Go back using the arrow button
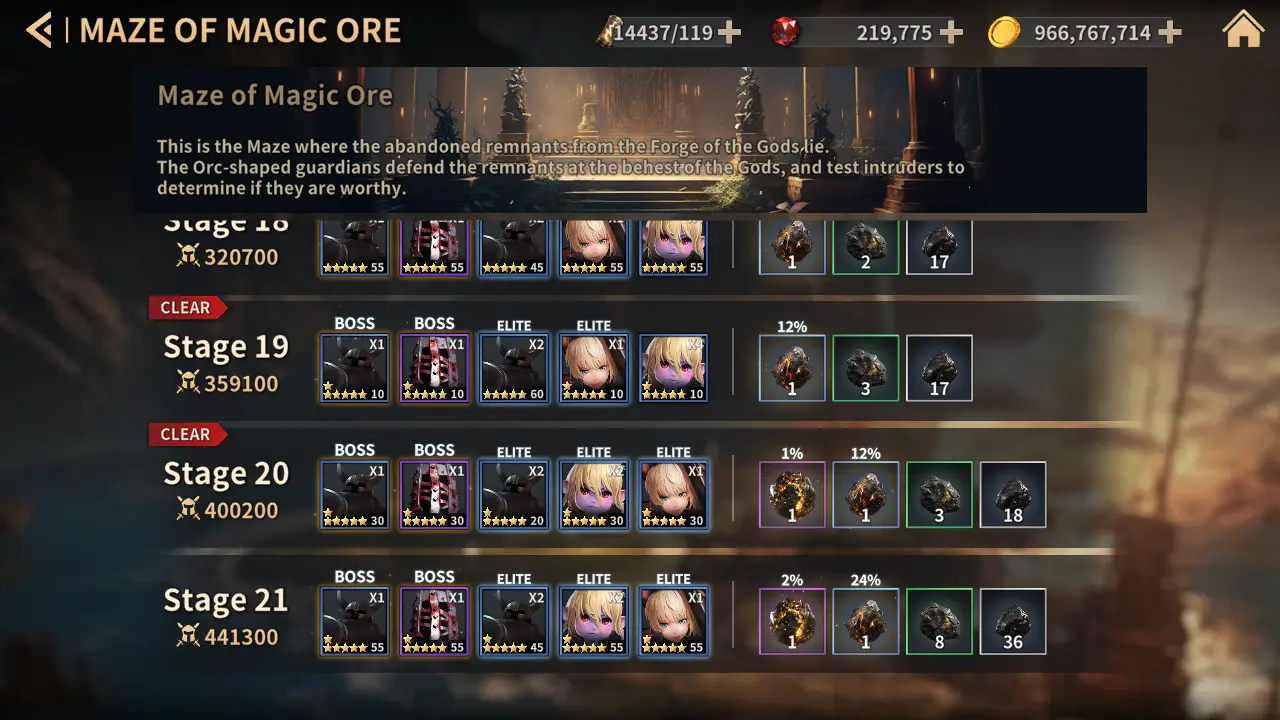The width and height of the screenshot is (1280, 720). pyautogui.click(x=39, y=31)
